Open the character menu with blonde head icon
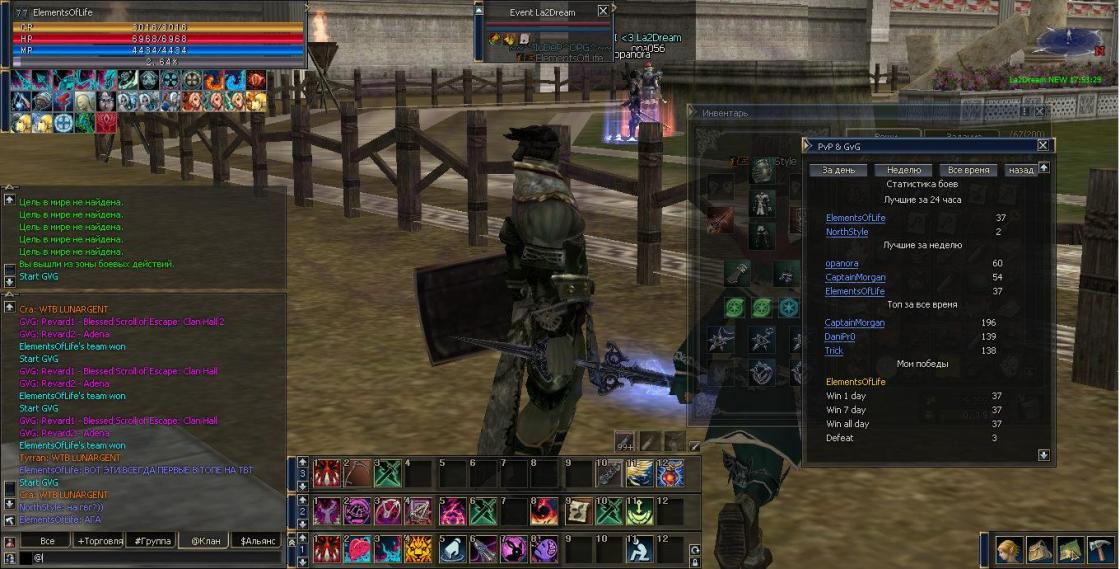 click(1009, 550)
